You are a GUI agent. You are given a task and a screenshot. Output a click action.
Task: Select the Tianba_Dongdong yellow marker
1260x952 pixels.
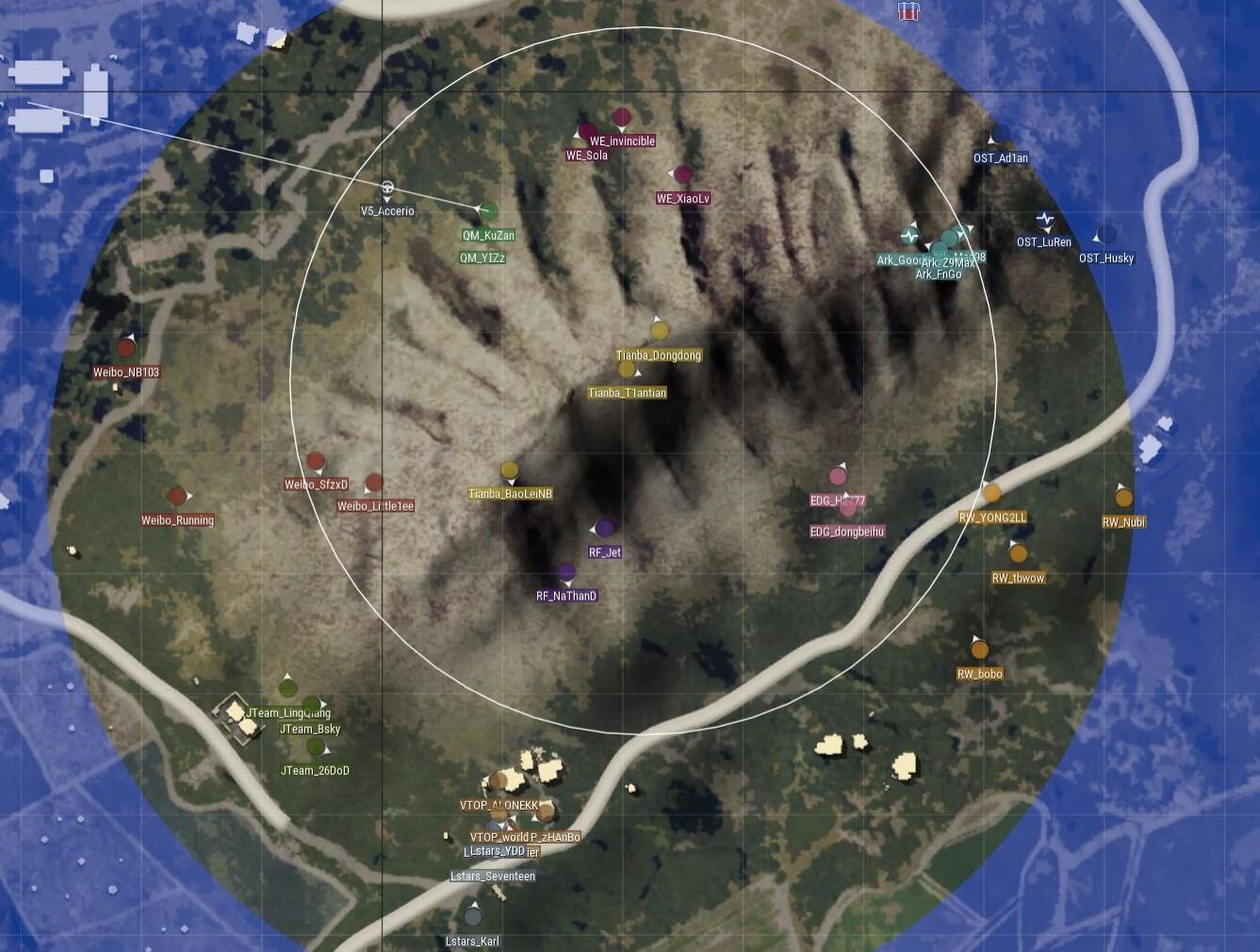click(661, 331)
